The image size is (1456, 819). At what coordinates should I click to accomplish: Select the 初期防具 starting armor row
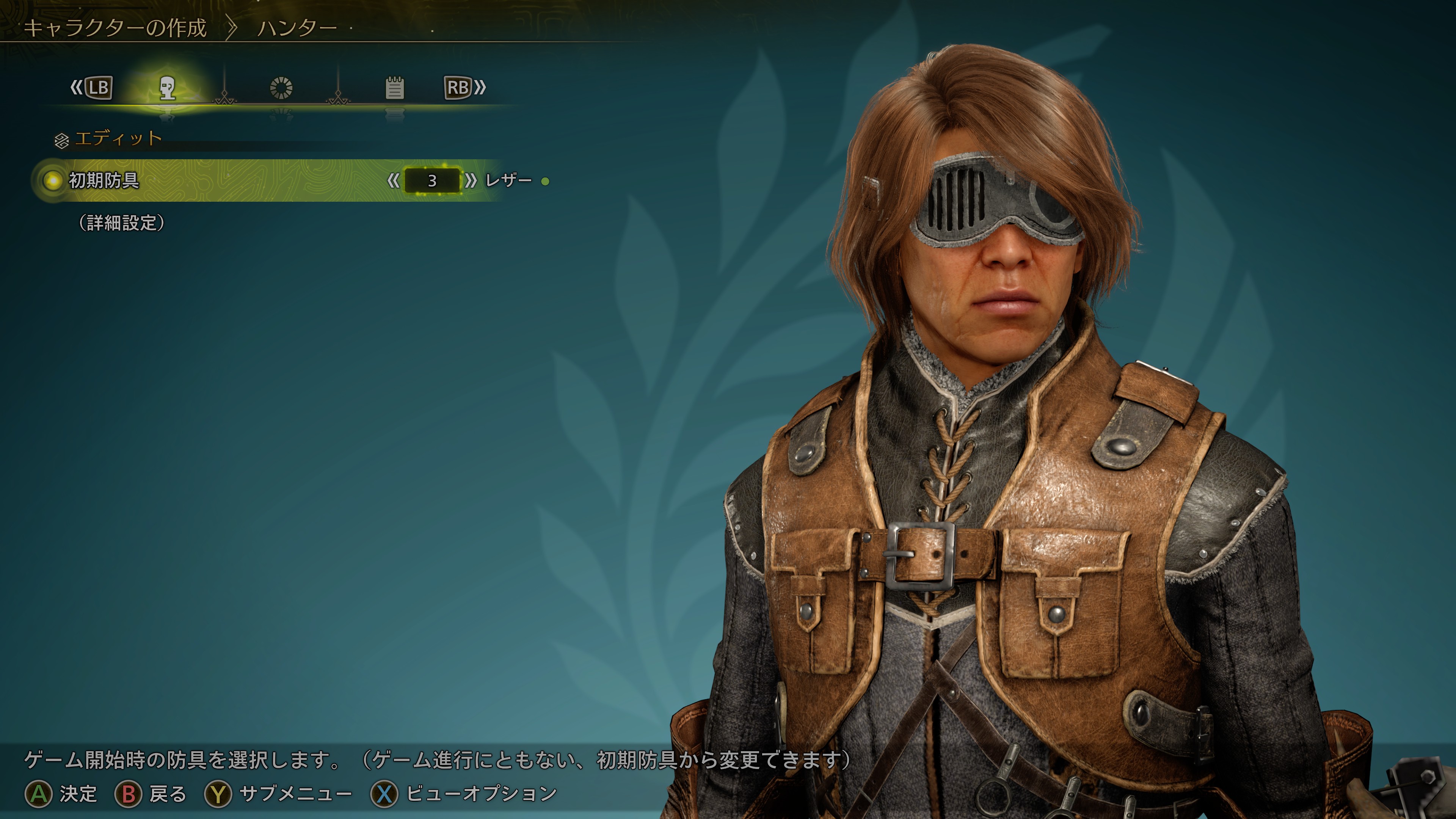[104, 181]
